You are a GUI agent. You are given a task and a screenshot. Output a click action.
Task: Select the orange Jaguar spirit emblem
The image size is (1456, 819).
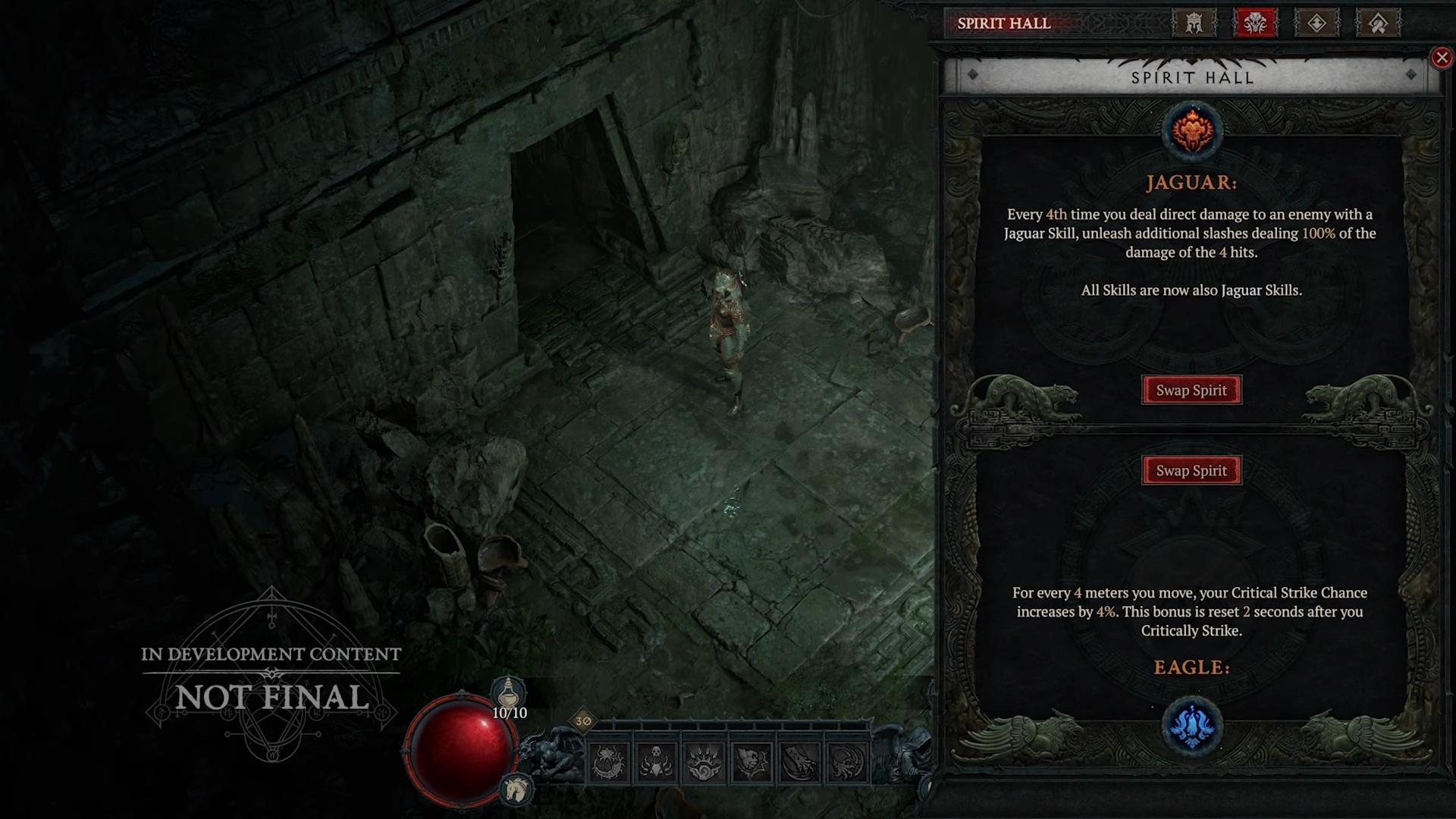[x=1192, y=130]
